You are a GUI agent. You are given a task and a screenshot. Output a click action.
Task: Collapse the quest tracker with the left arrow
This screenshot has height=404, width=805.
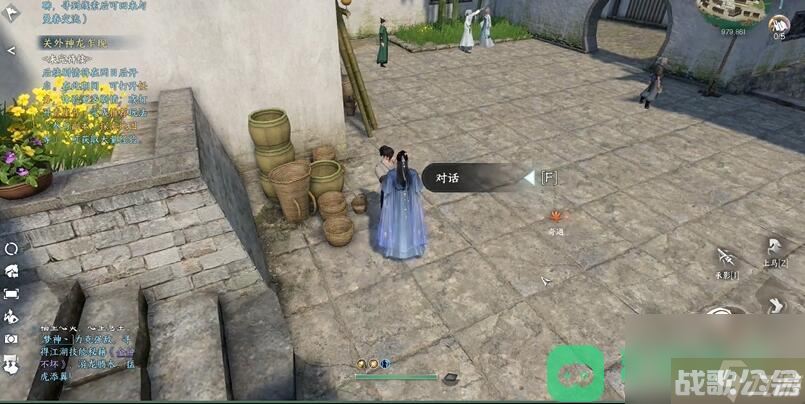tap(10, 50)
